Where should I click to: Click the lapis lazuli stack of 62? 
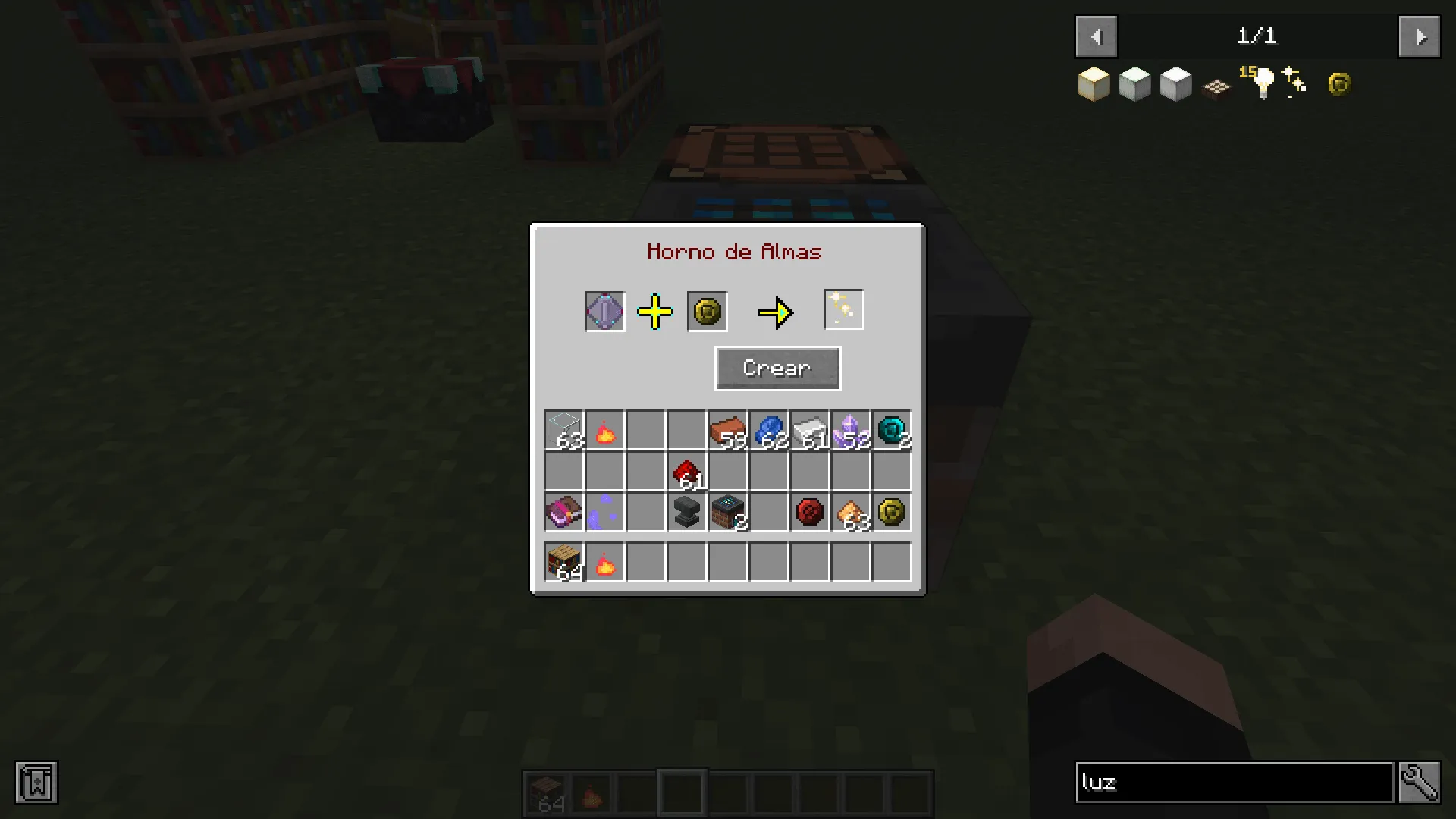[769, 429]
